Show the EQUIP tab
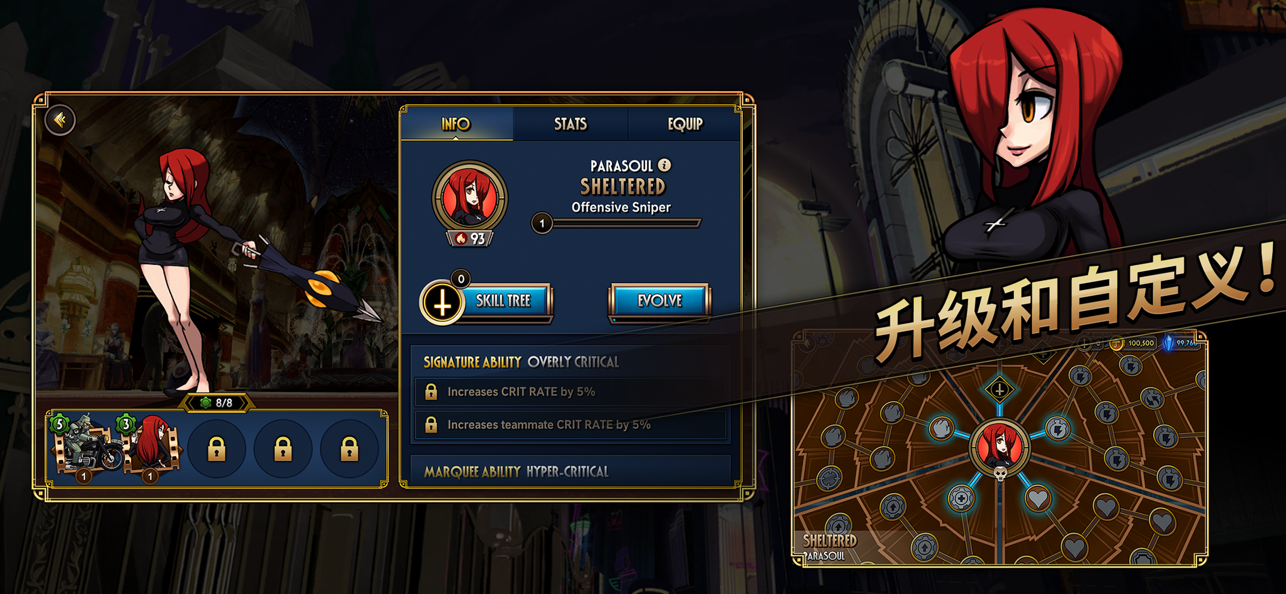 [685, 124]
